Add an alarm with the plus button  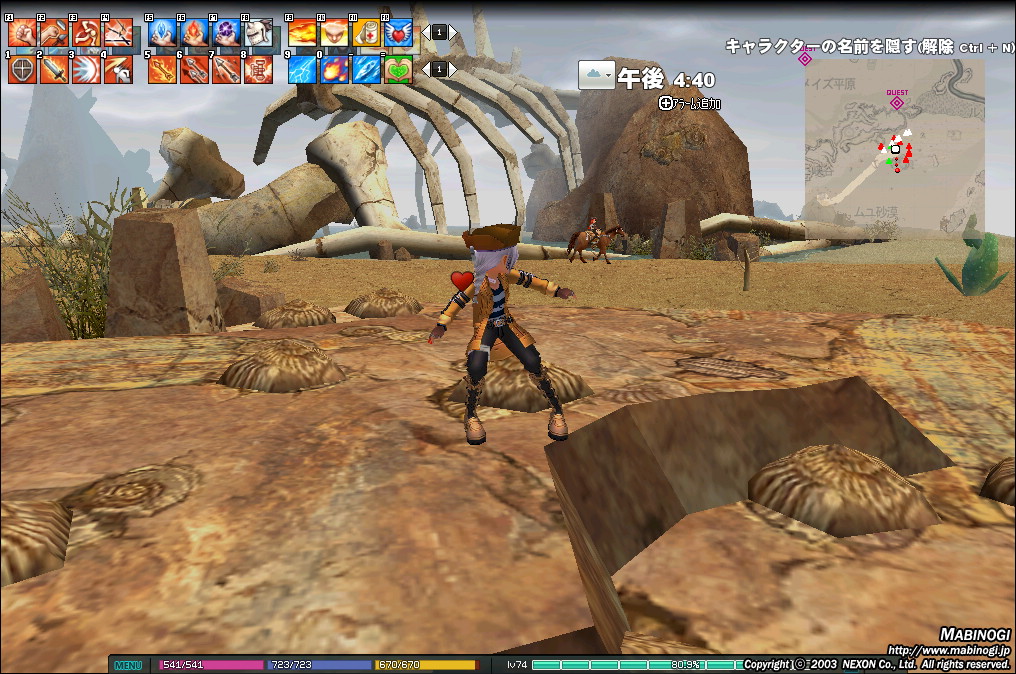pyautogui.click(x=667, y=102)
